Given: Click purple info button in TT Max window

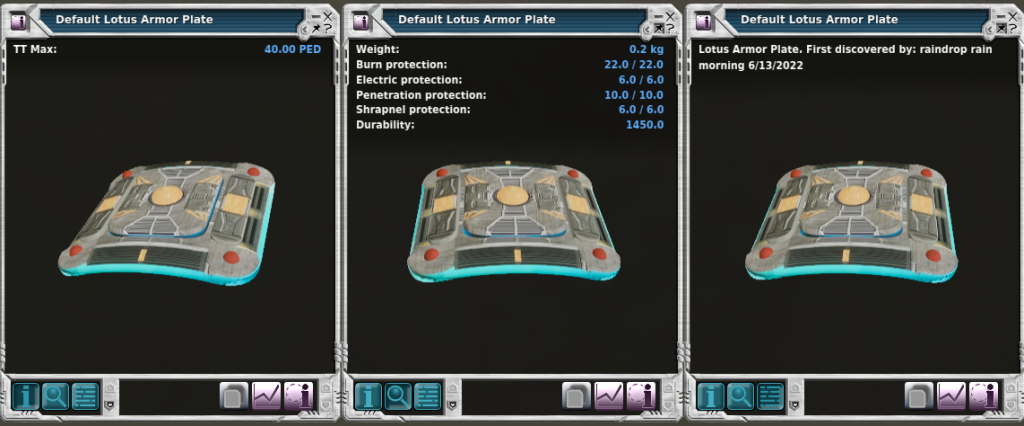Looking at the screenshot, I should coord(298,396).
